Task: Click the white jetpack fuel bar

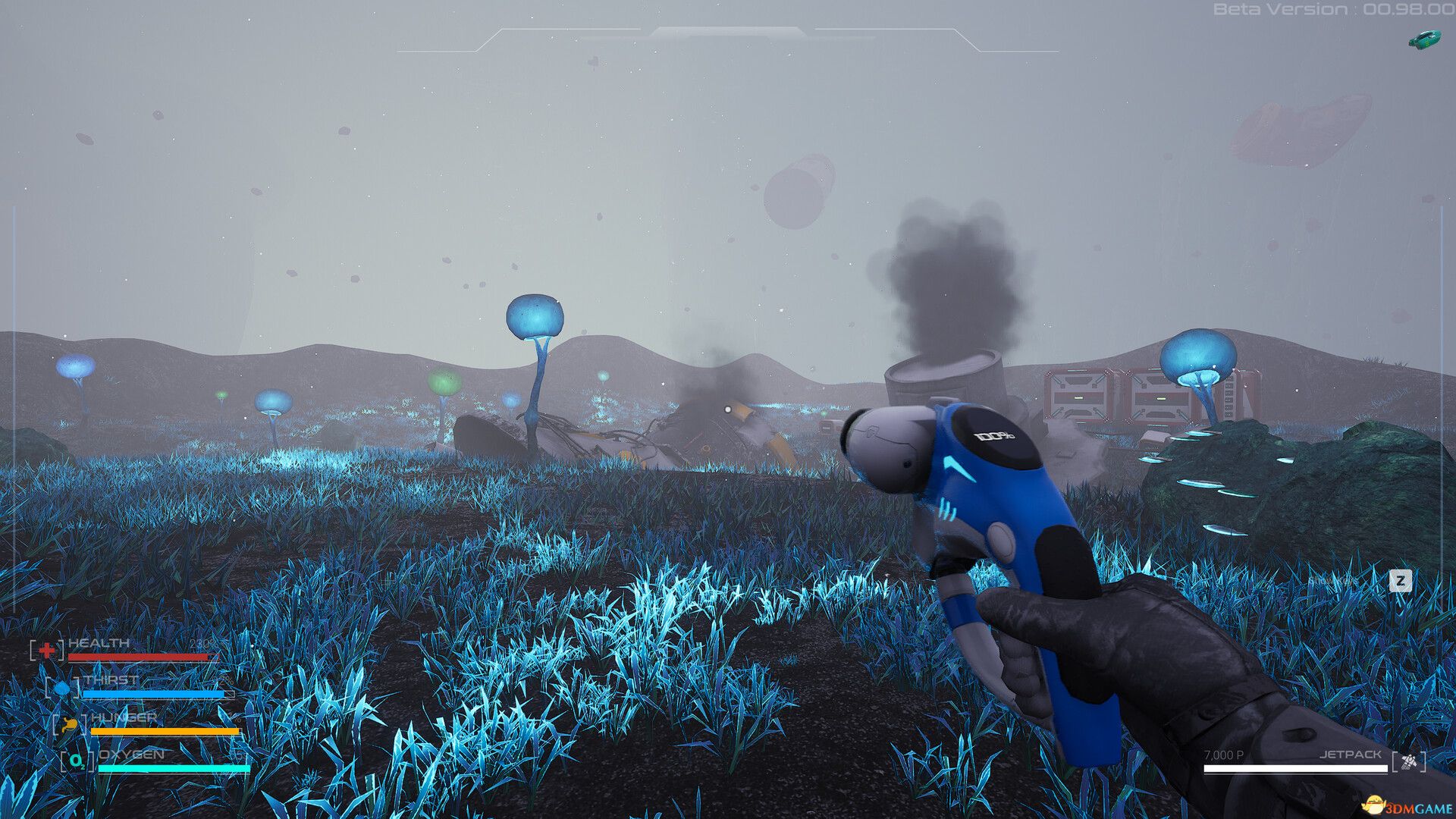Action: coord(1295,769)
